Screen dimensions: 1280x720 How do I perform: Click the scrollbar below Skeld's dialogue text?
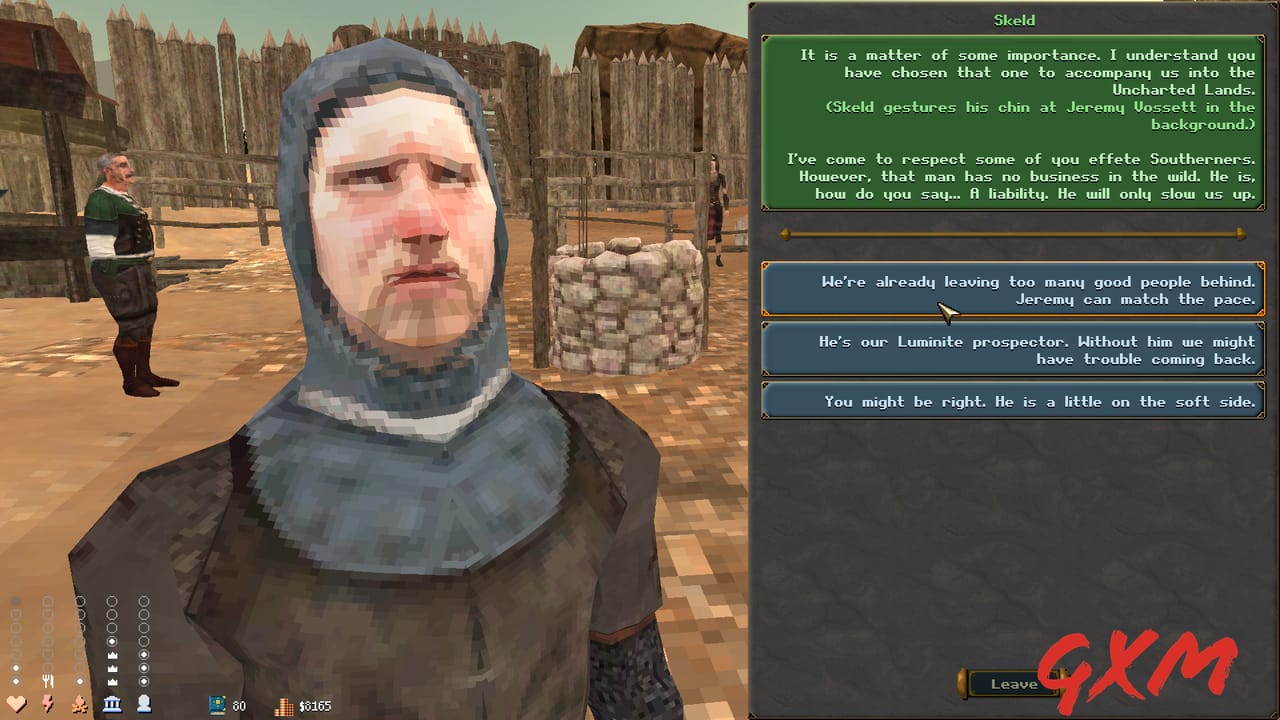click(x=1013, y=233)
